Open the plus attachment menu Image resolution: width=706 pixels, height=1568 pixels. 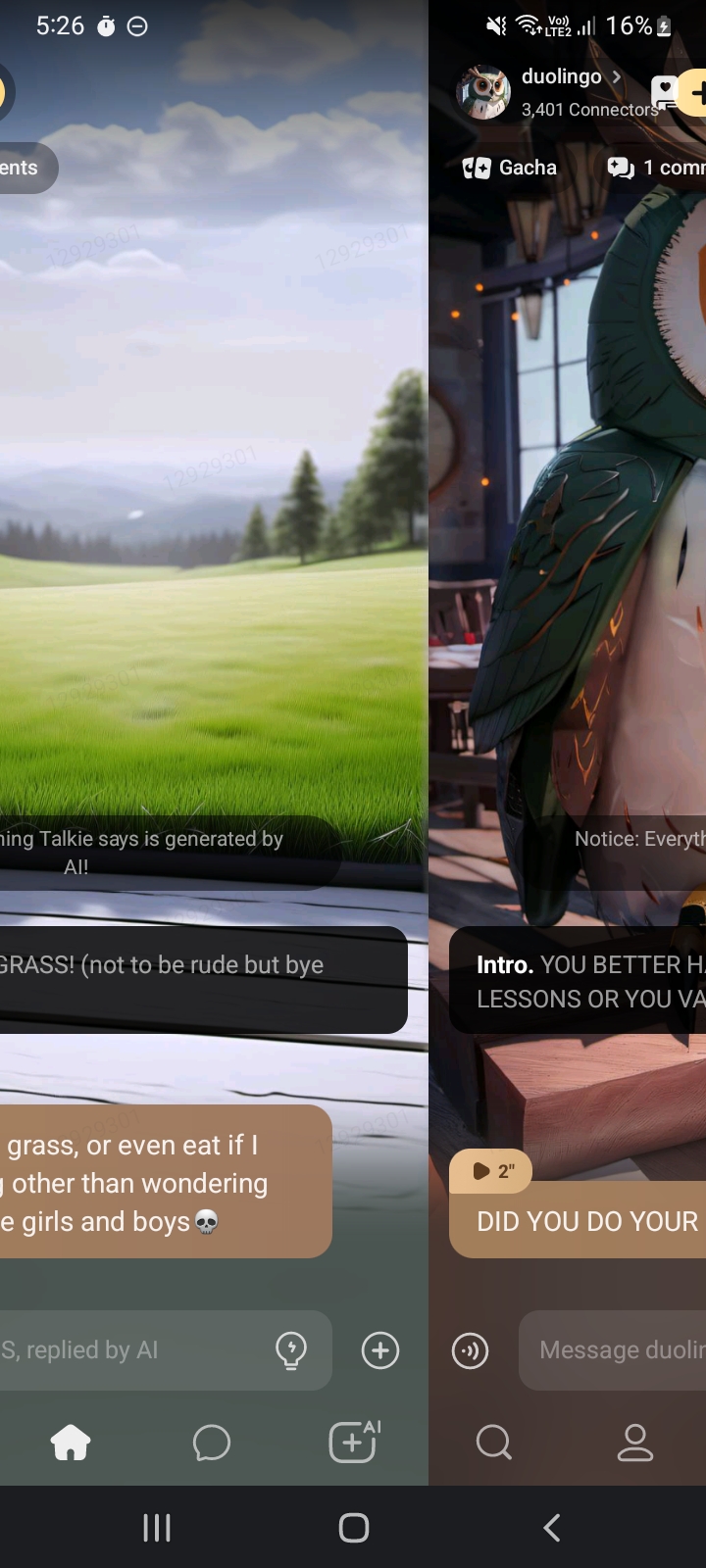[x=380, y=1350]
